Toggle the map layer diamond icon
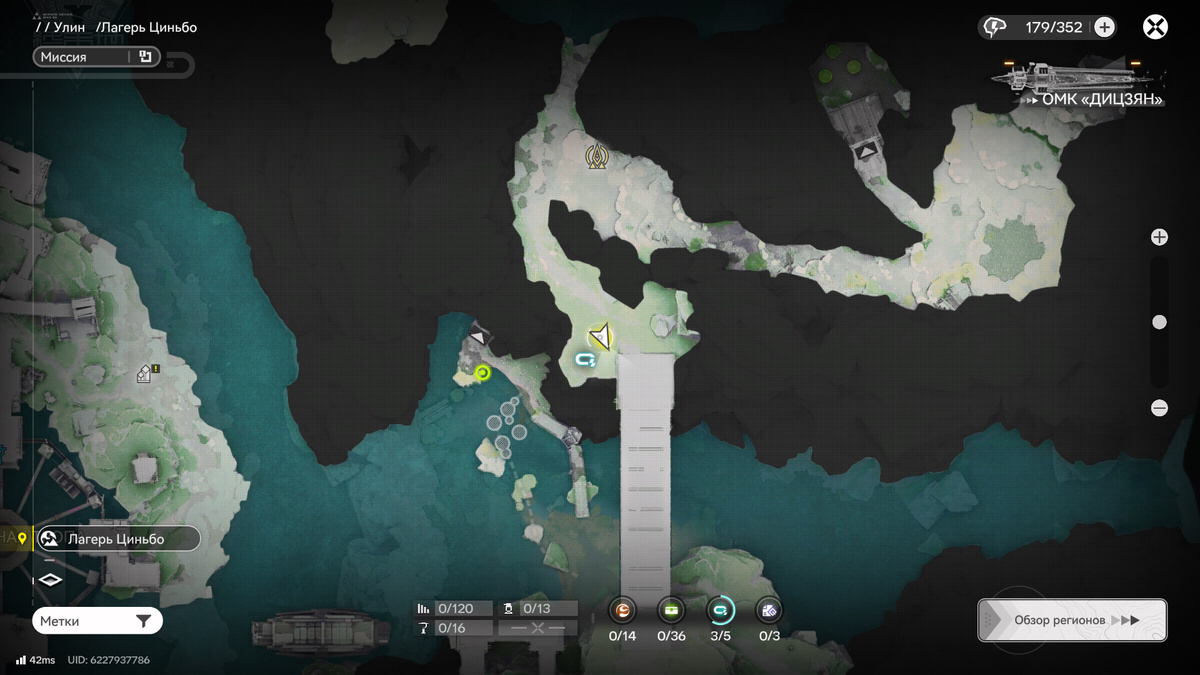Image resolution: width=1200 pixels, height=675 pixels. [50, 580]
